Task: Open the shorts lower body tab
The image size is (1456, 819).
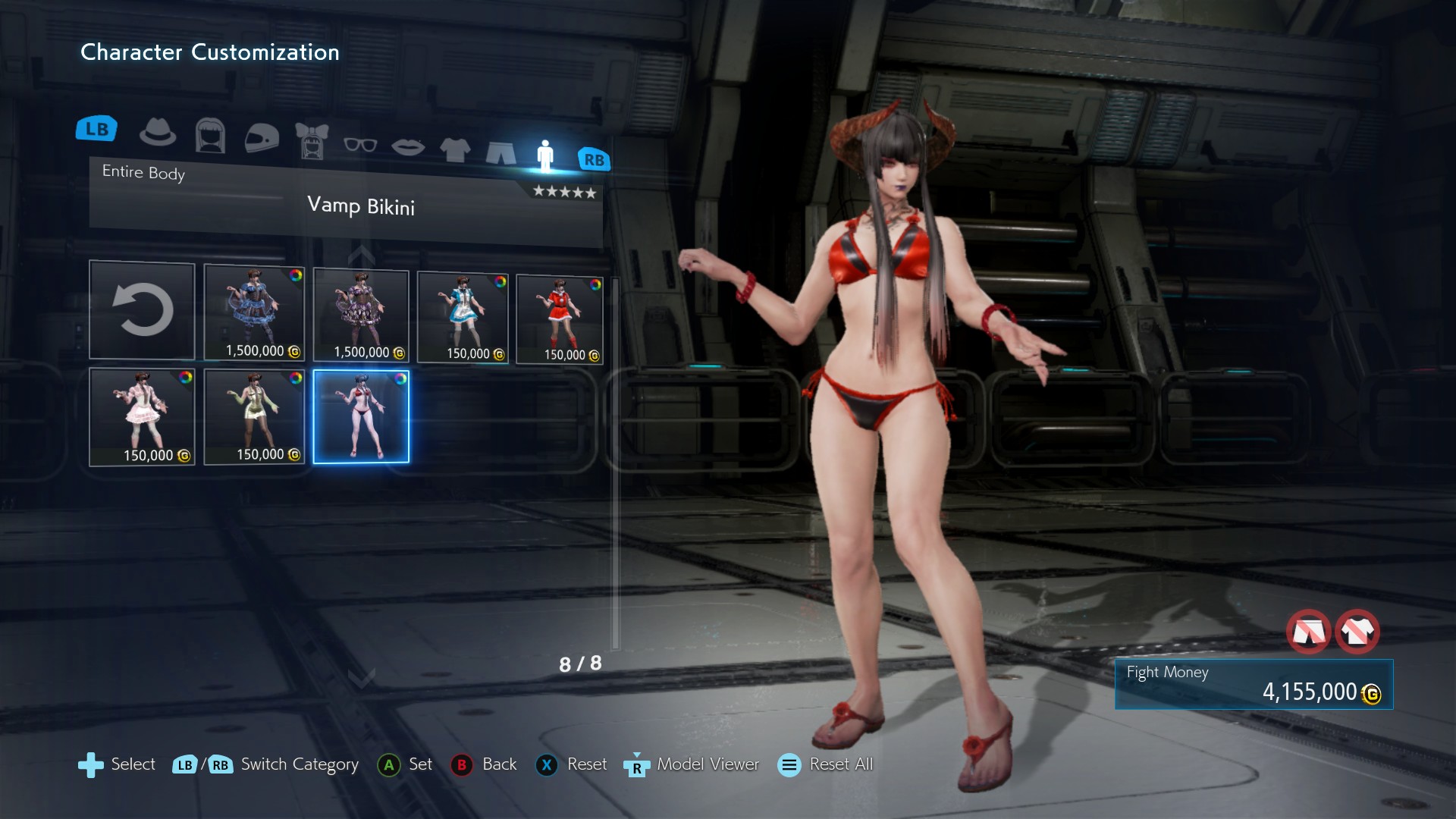Action: coord(500,152)
